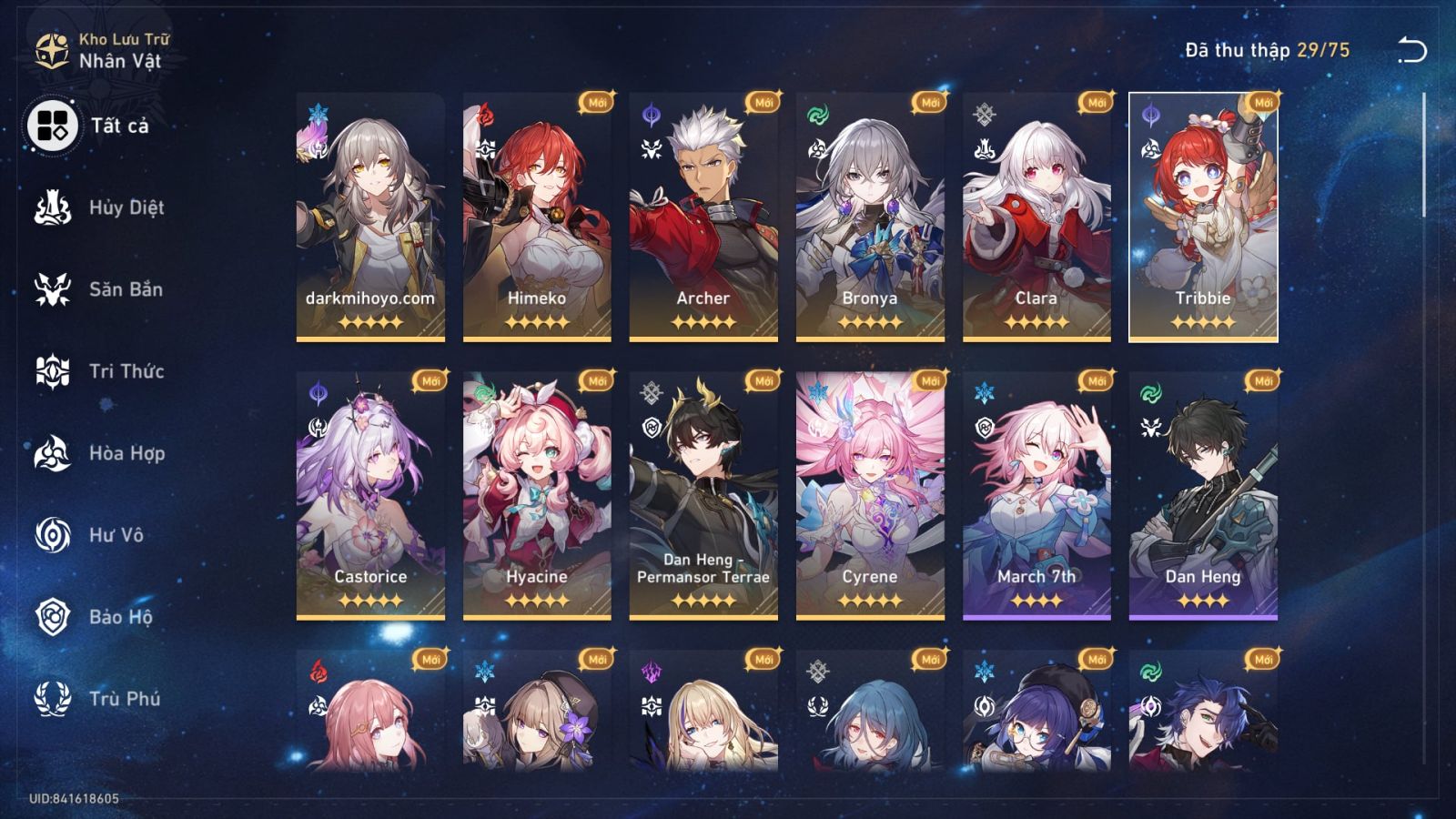Select the Hòa Hợp path filter
This screenshot has width=1456, height=819.
coord(52,453)
